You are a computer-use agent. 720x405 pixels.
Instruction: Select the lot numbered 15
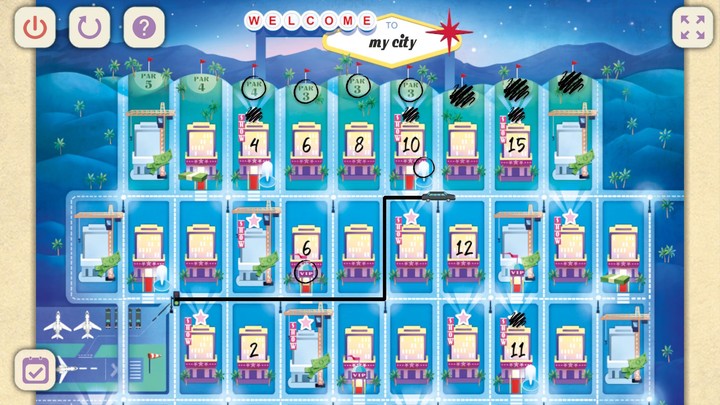(x=515, y=145)
